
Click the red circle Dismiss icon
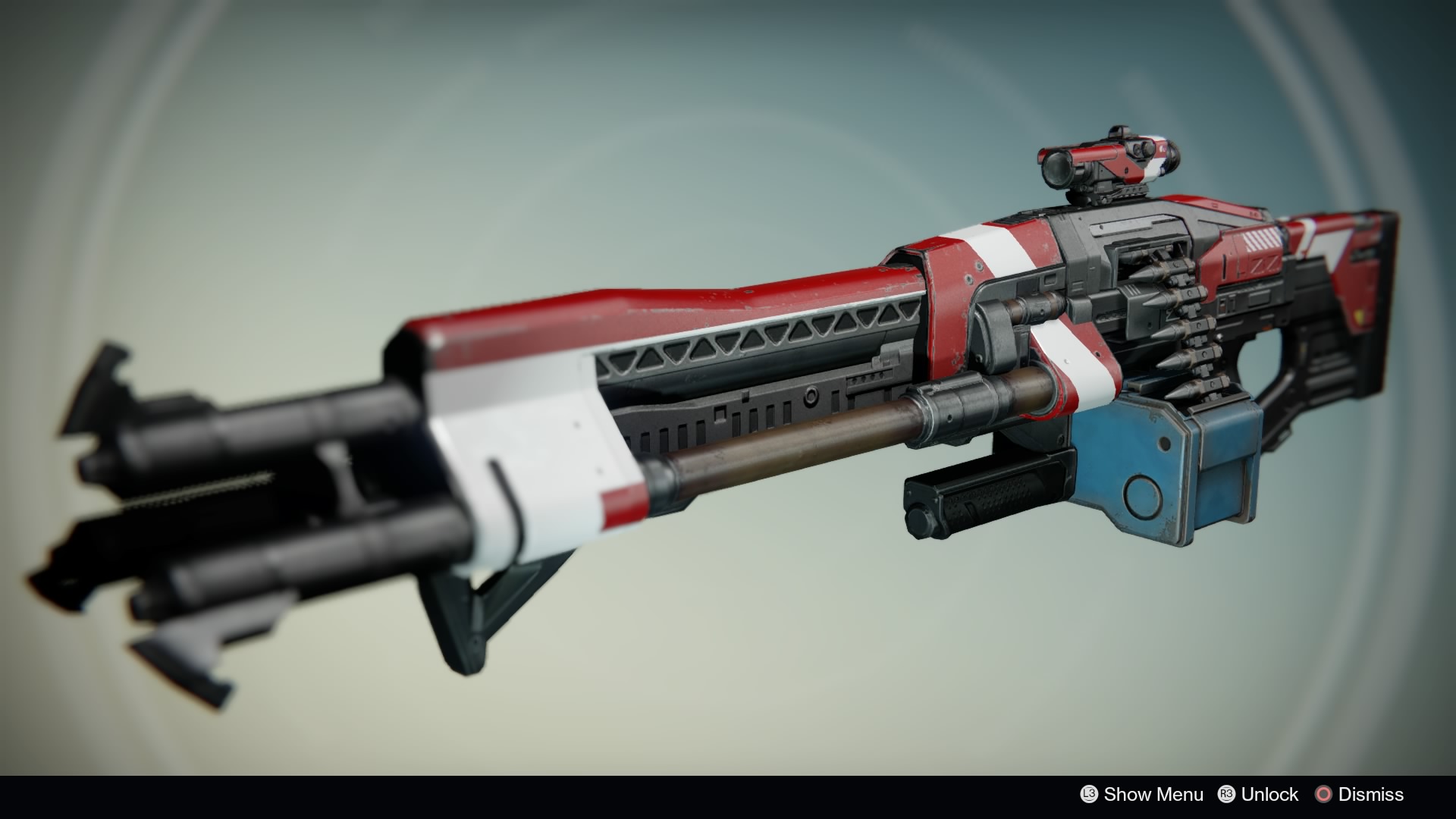(x=1324, y=793)
